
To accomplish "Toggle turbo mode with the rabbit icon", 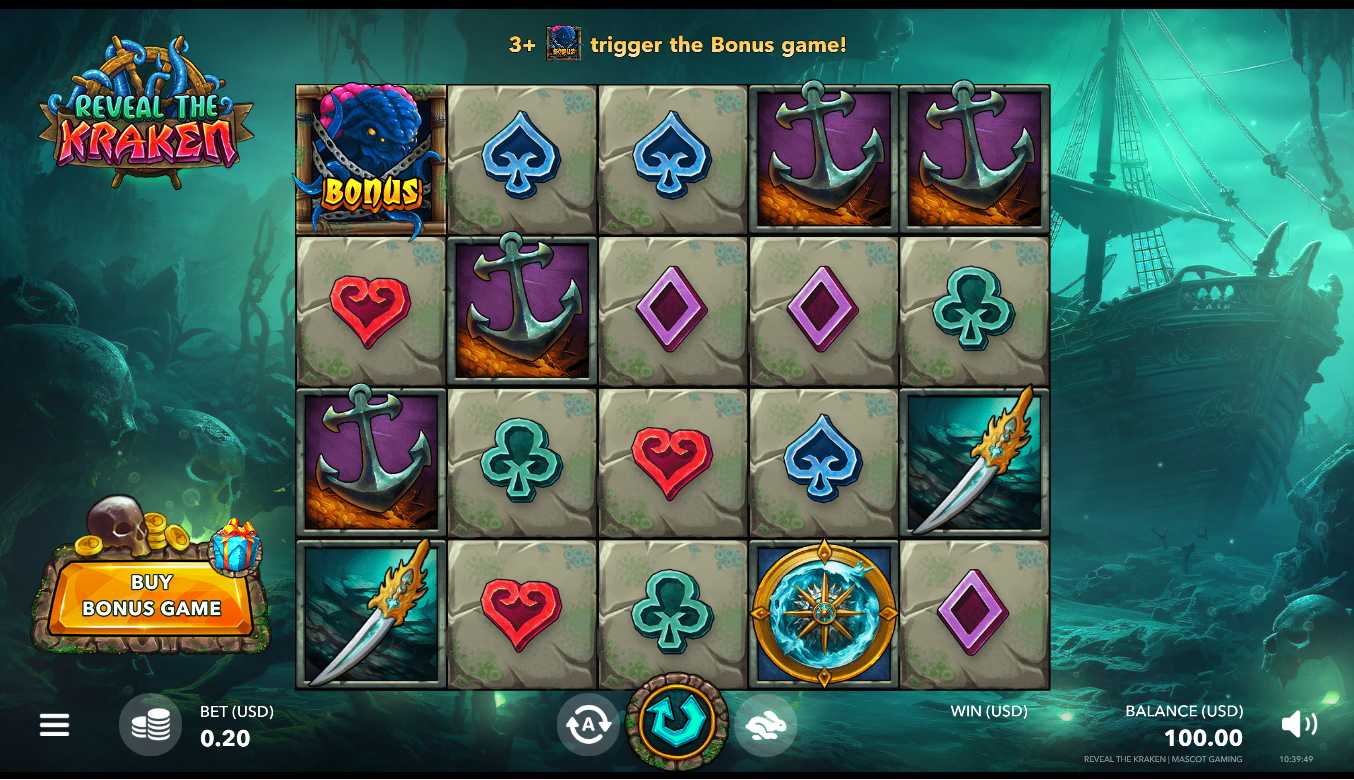I will coord(766,724).
